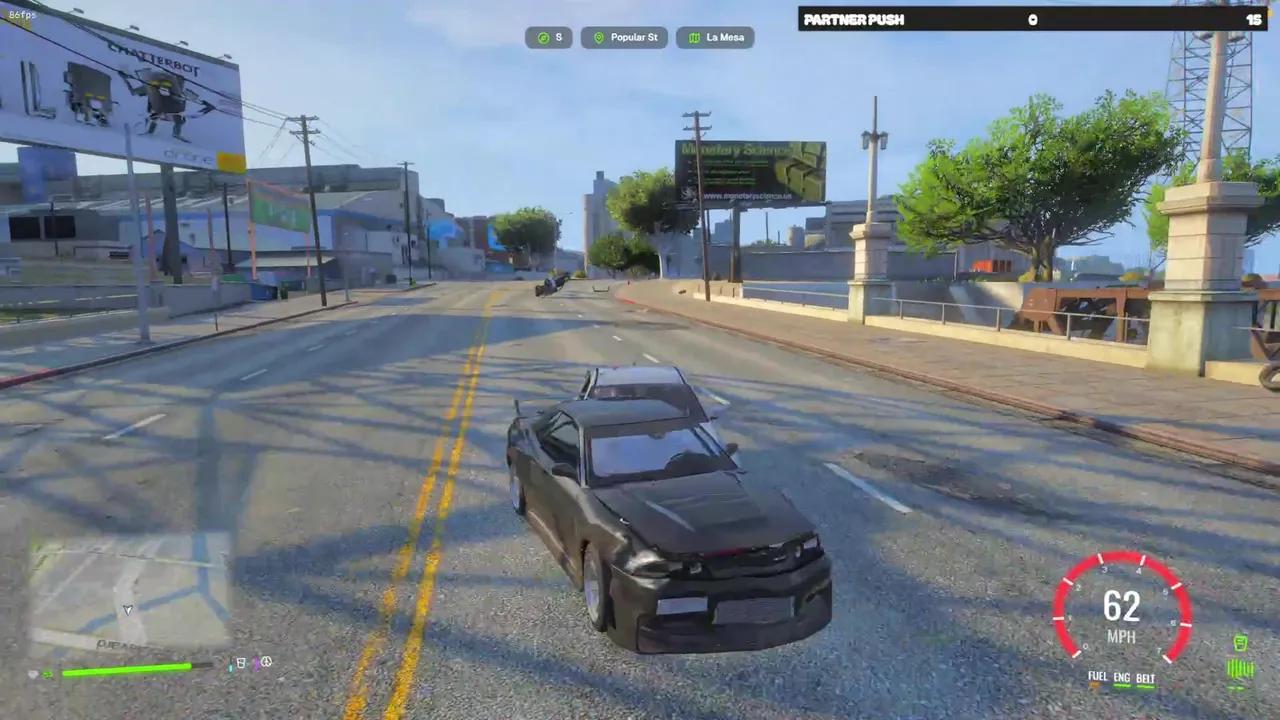Click the green engine health icon near the speedometer
1280x720 pixels.
pyautogui.click(x=1240, y=642)
